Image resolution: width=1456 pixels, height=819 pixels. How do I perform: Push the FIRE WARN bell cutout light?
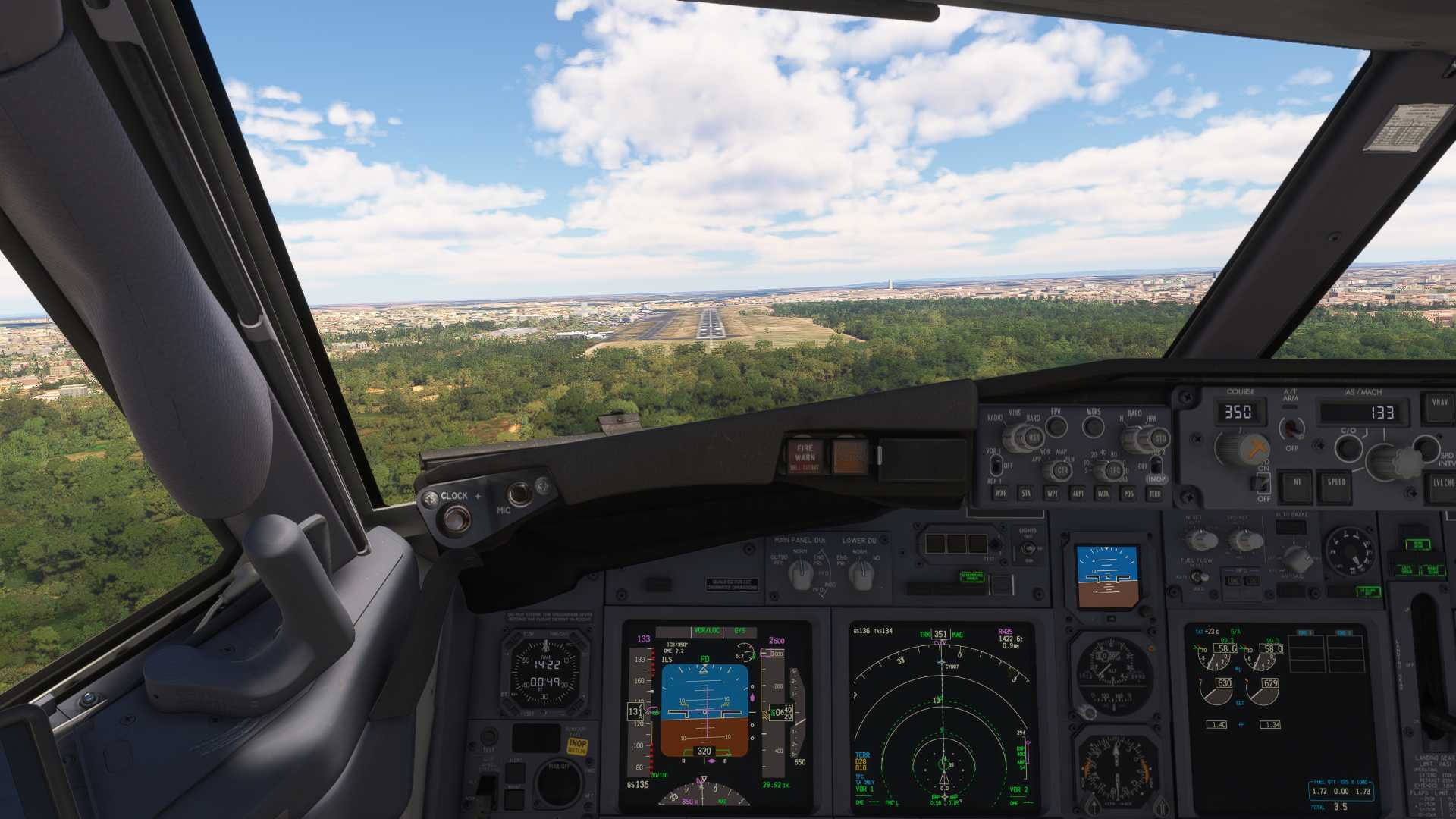(x=805, y=456)
